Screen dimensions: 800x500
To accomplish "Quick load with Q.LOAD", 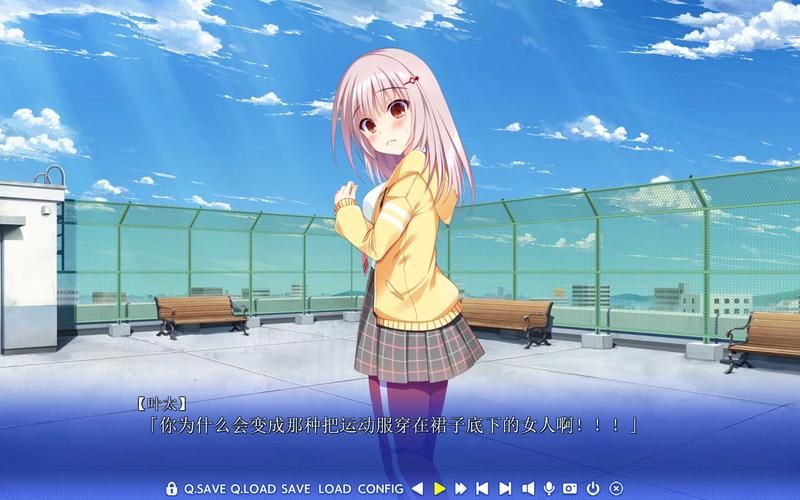I will 252,488.
